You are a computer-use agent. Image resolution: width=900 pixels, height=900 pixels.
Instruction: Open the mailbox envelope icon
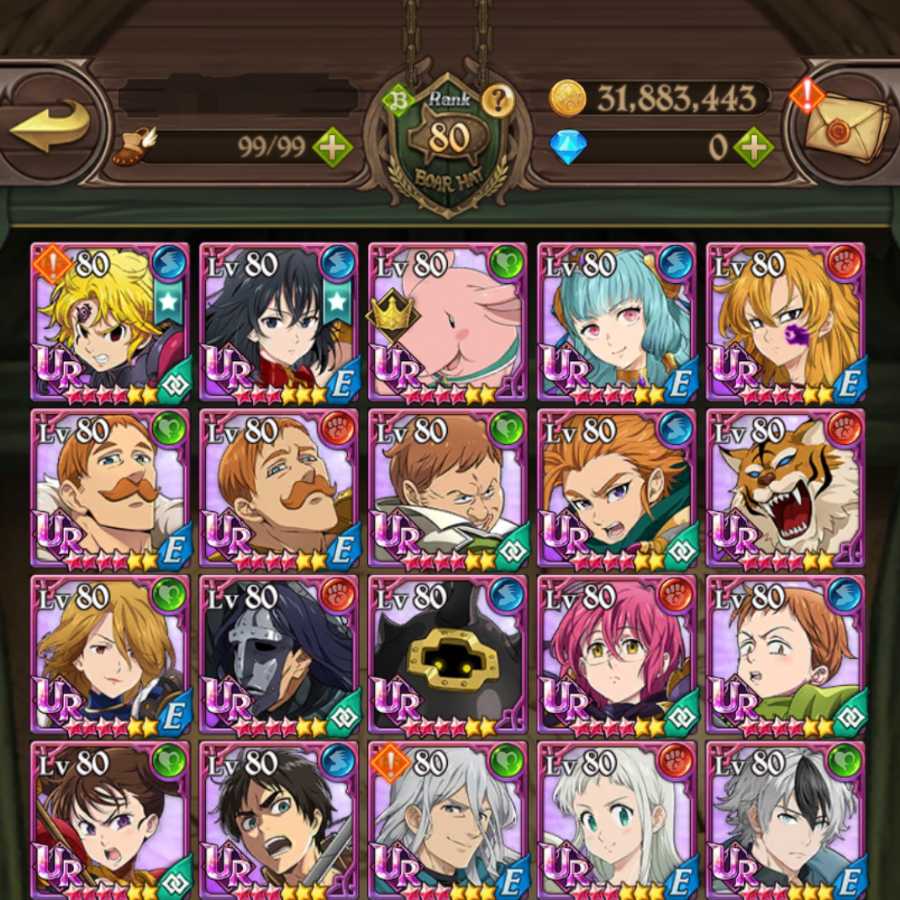tap(843, 126)
